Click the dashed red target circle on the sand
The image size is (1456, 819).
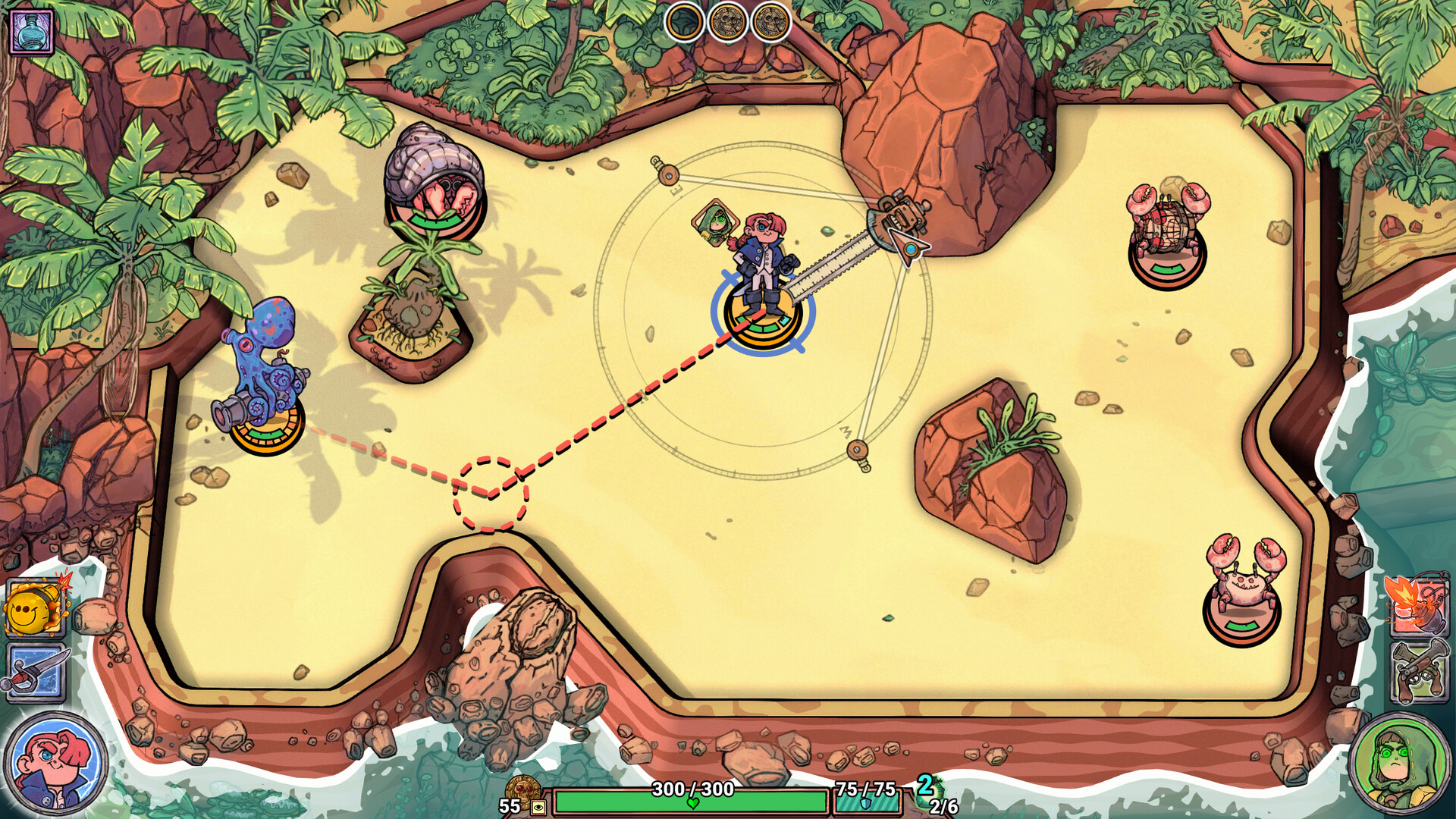pos(490,494)
